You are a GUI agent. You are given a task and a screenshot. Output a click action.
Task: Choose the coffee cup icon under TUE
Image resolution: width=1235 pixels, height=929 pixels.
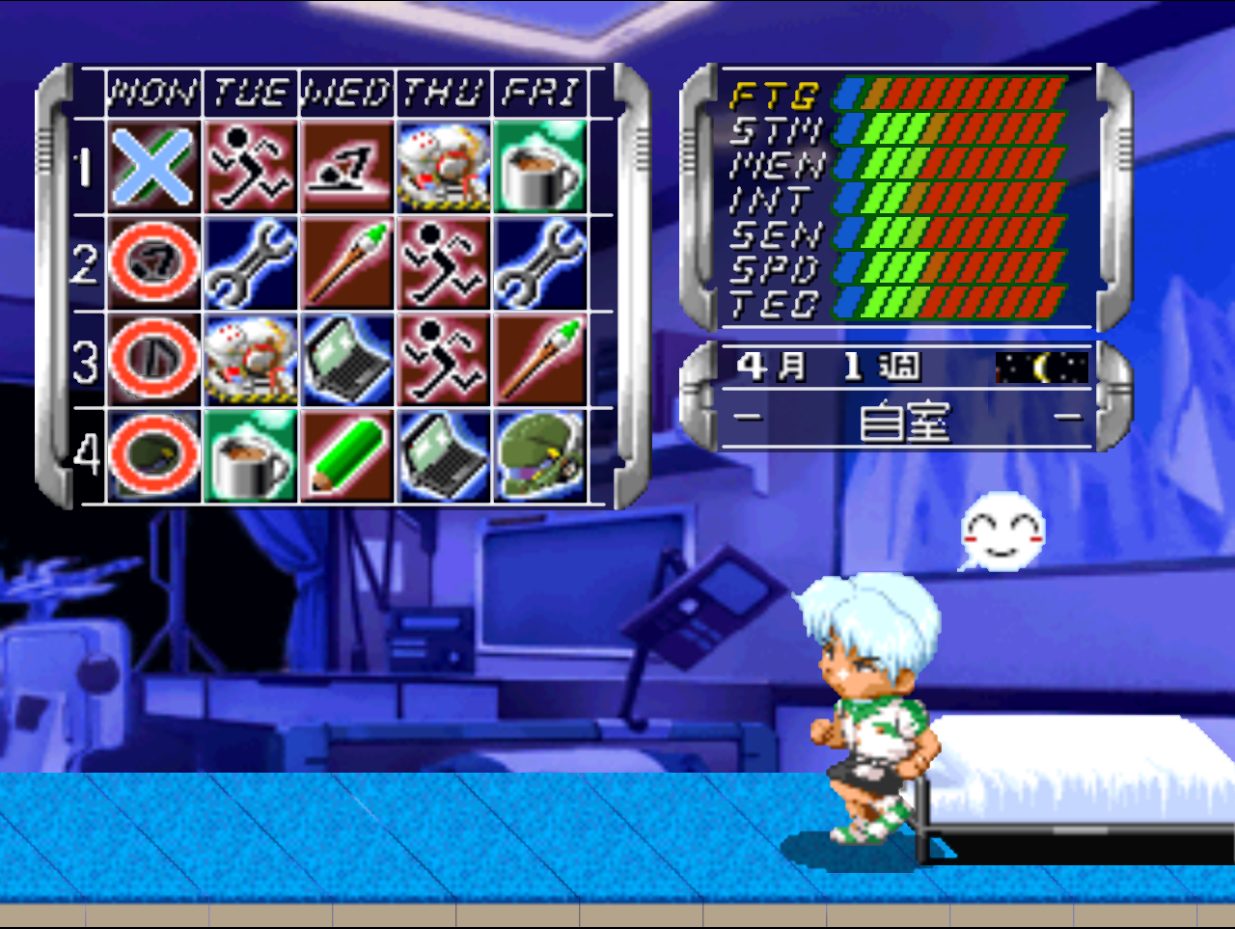tap(250, 455)
